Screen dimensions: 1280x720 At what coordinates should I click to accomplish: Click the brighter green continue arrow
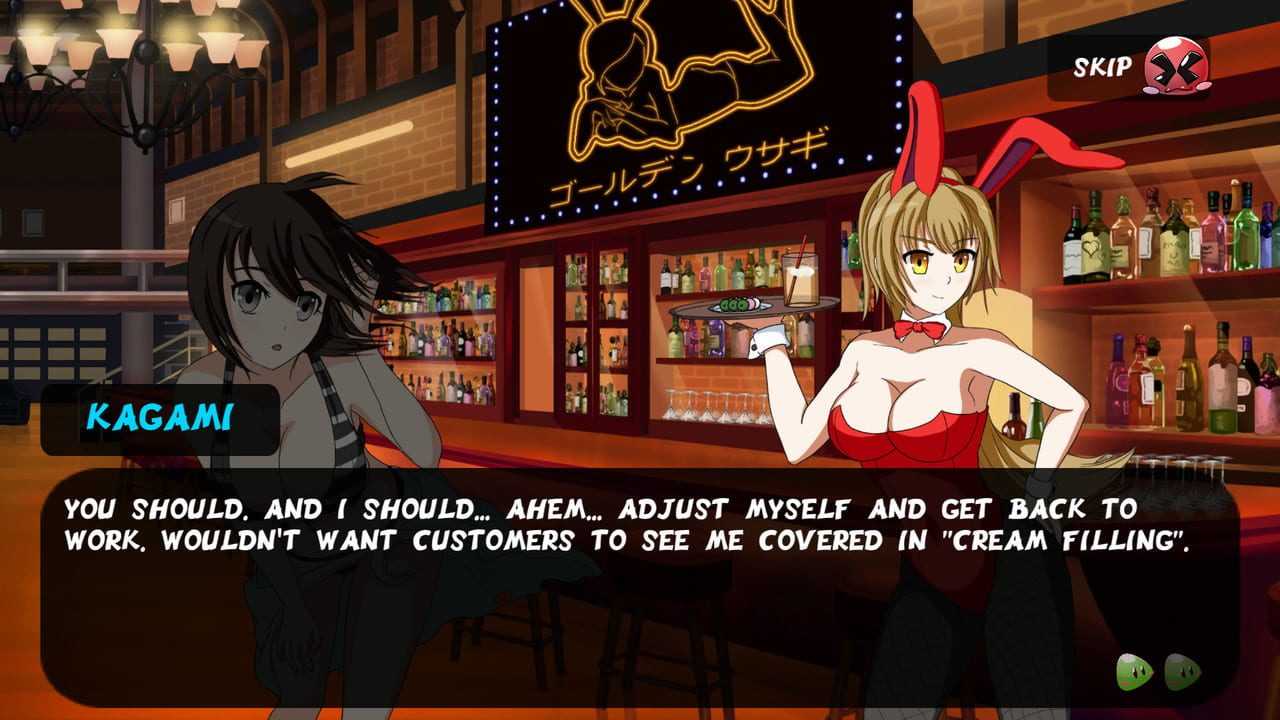[1135, 672]
